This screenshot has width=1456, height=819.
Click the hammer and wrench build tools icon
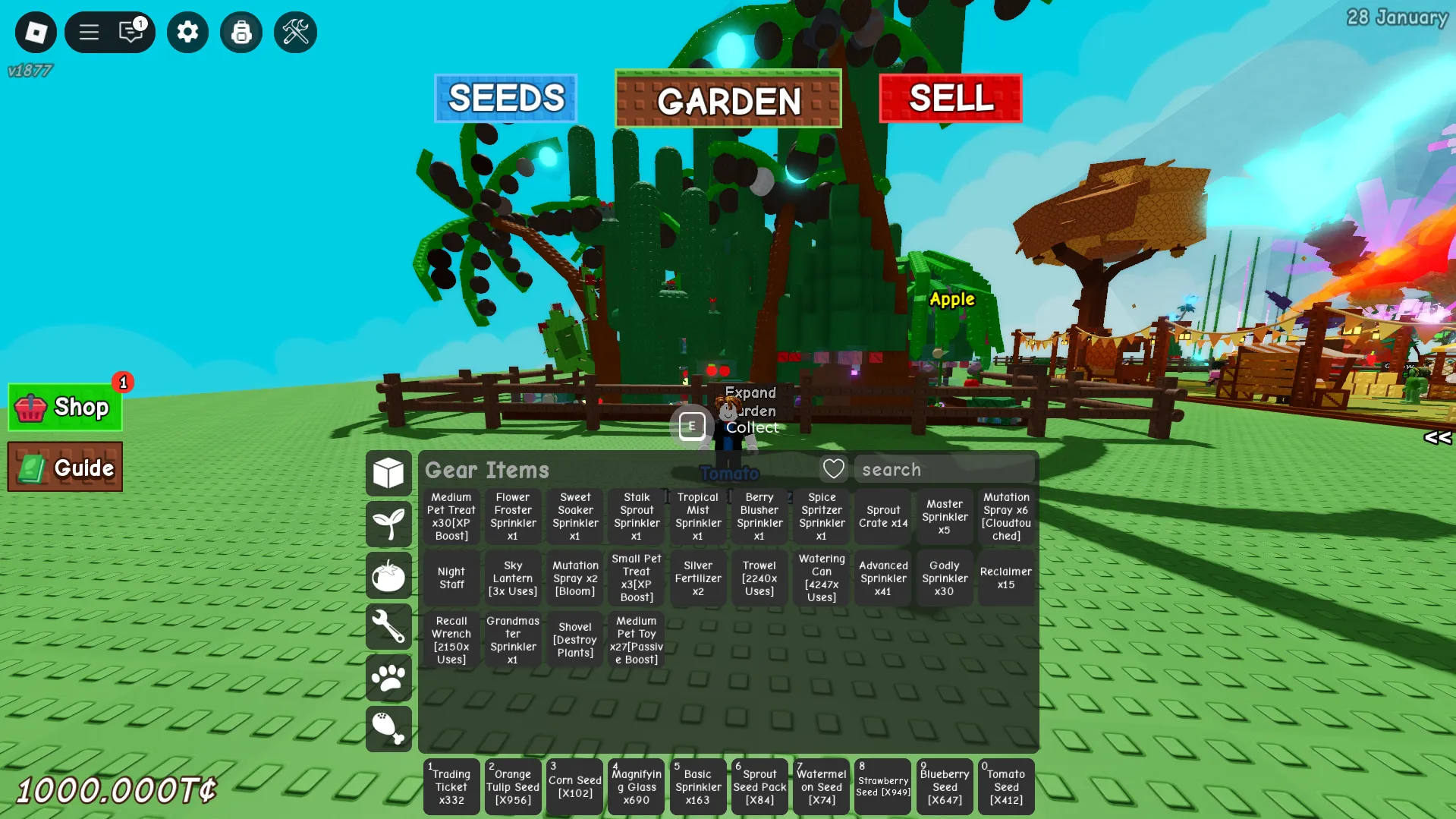[x=295, y=32]
